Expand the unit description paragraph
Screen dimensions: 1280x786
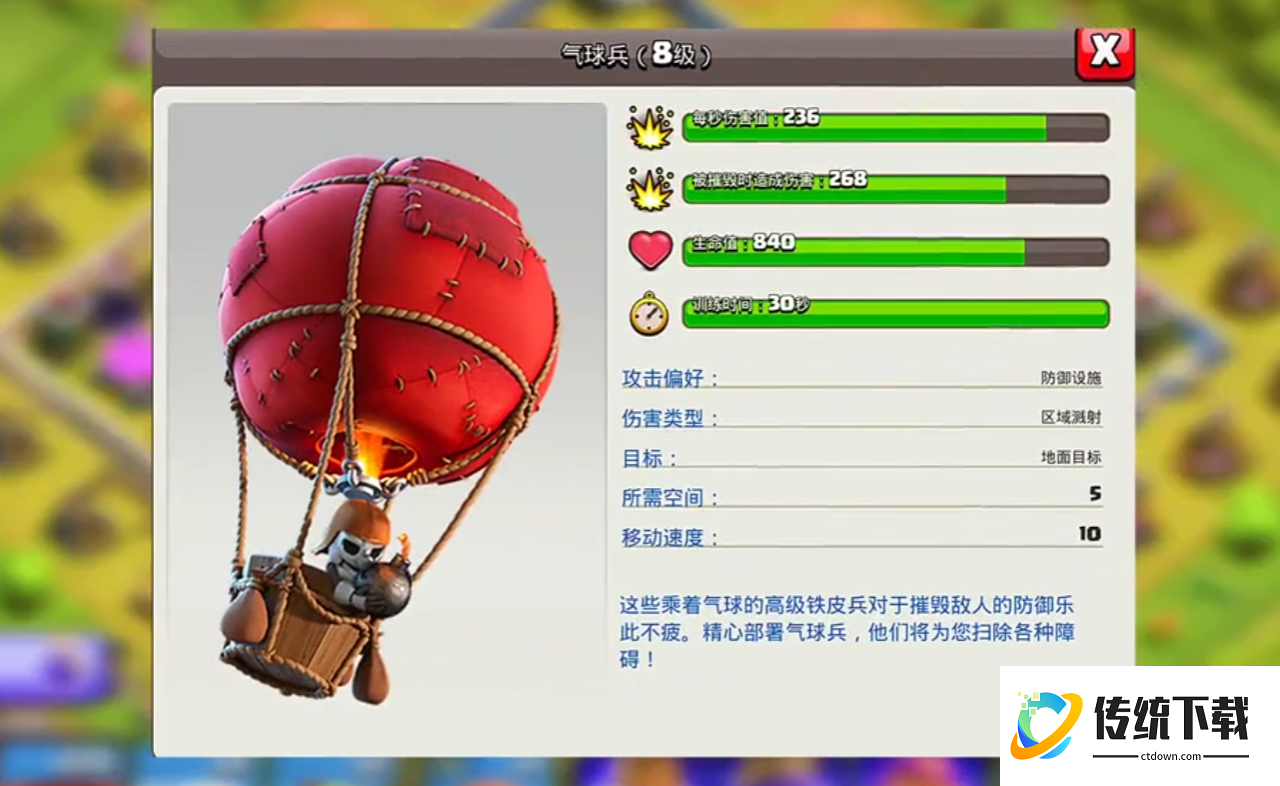click(860, 630)
